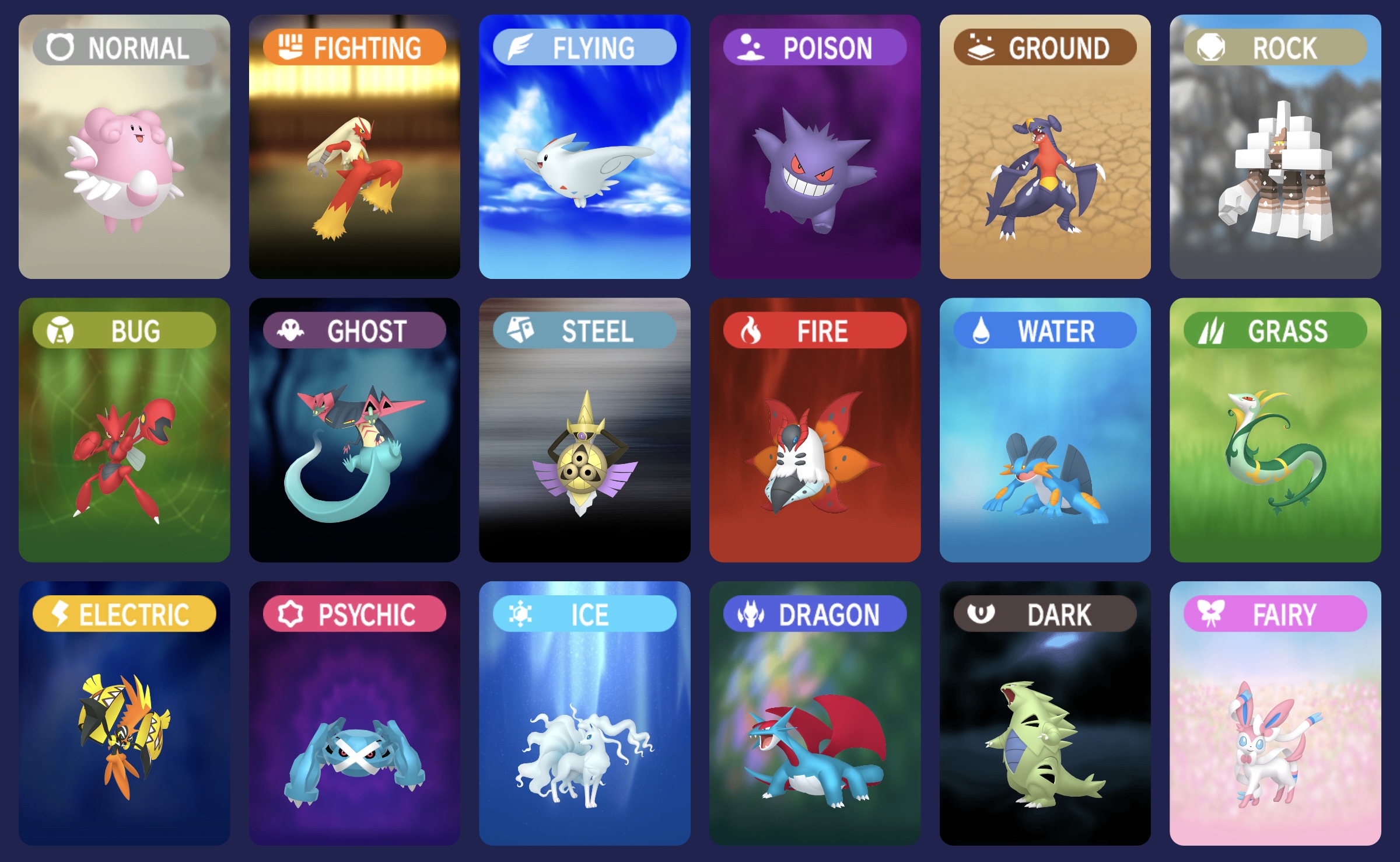This screenshot has width=1400, height=862.
Task: Select the Normal type card
Action: [x=124, y=146]
